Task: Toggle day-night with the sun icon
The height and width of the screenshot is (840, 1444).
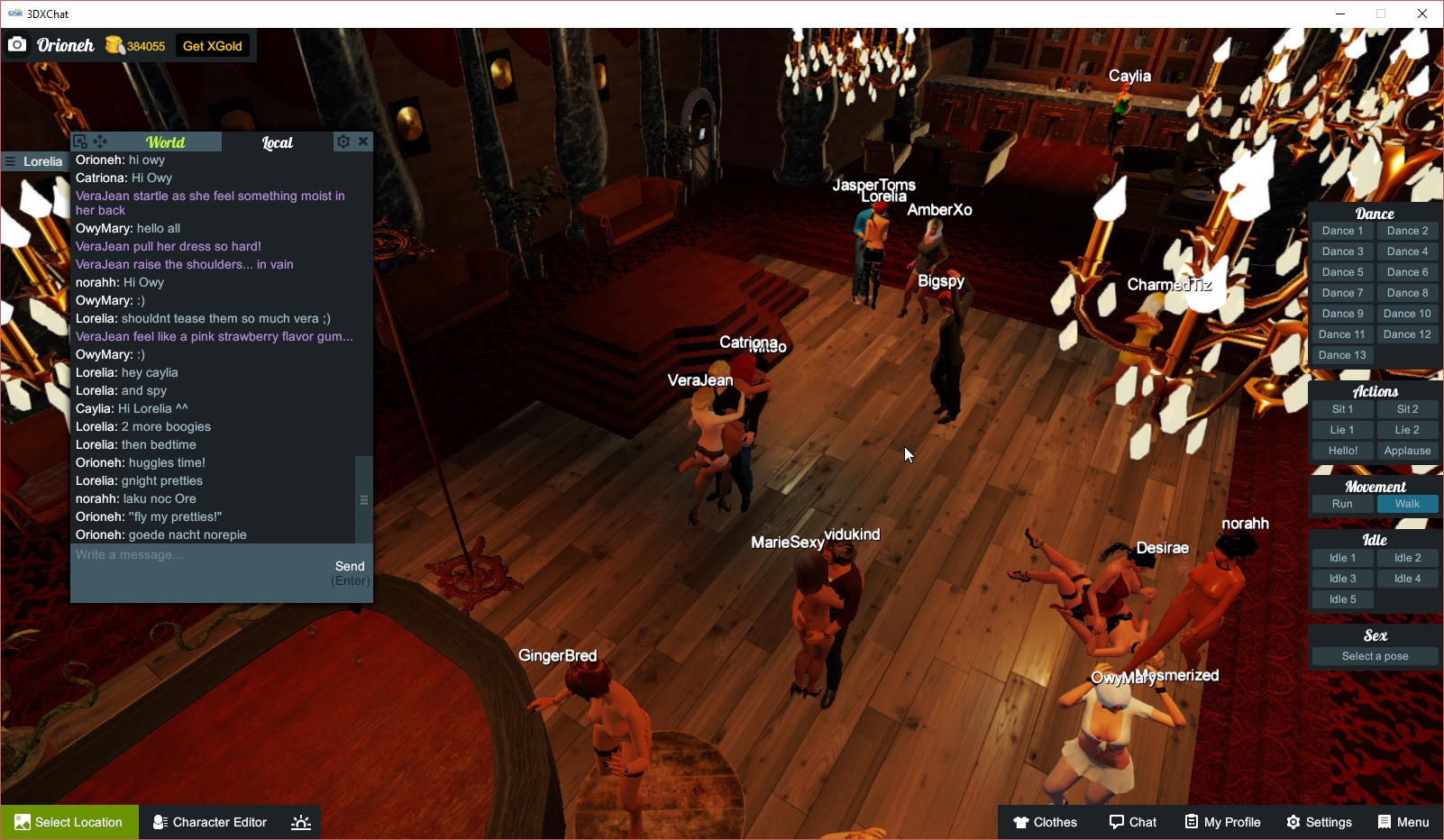Action: click(300, 822)
